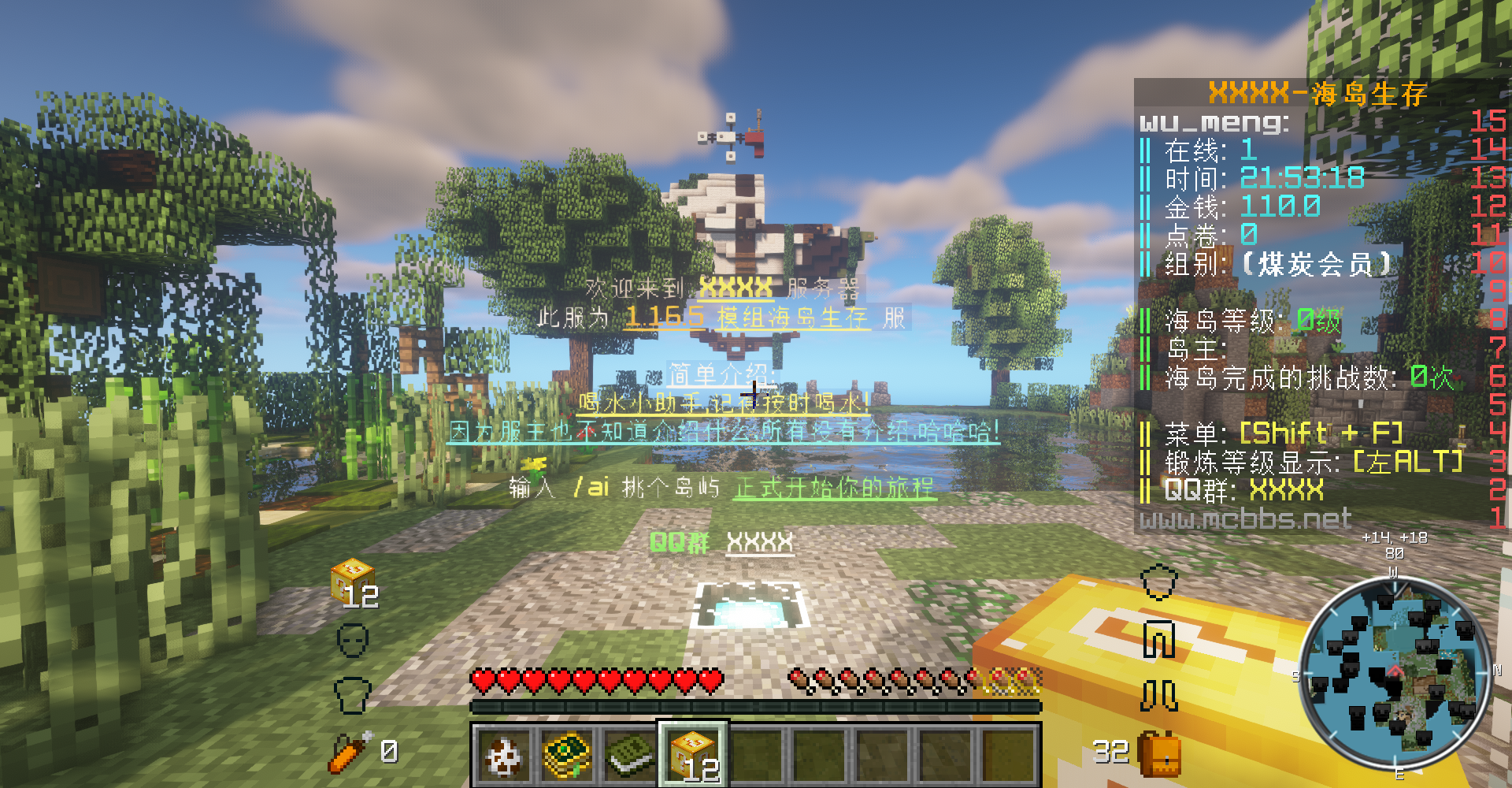Click the empty boots armor slot
Image resolution: width=1512 pixels, height=788 pixels.
coord(1159,695)
